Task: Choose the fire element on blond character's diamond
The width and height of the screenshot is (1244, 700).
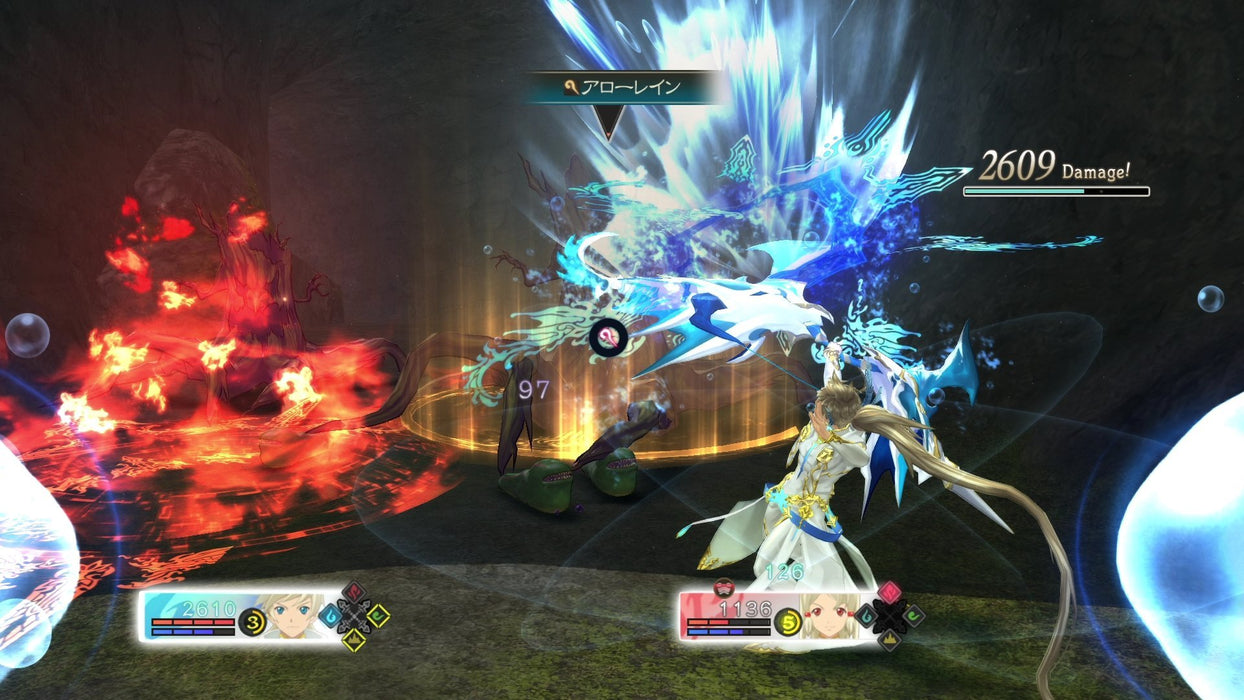Action: pos(354,593)
